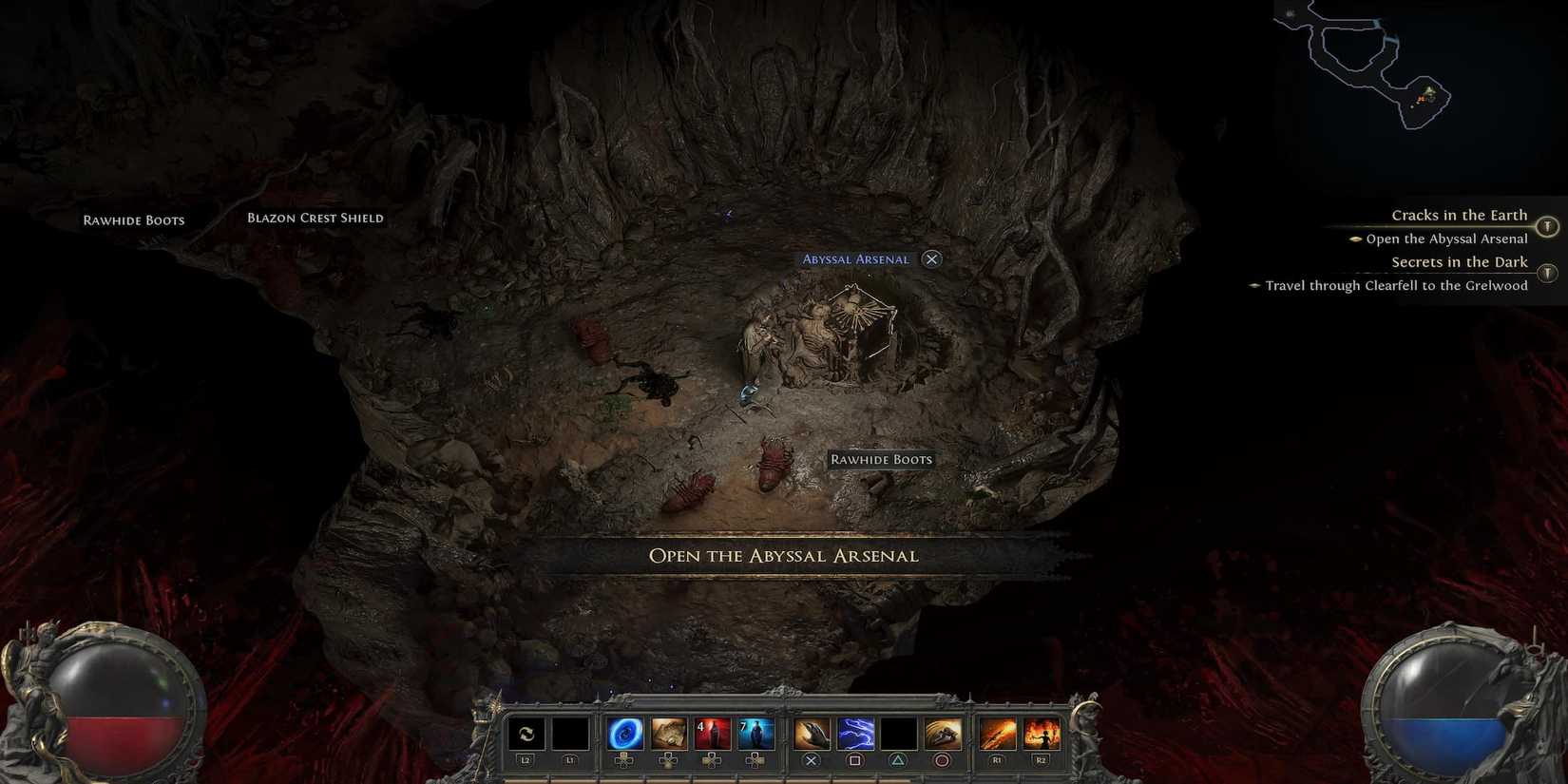Image resolution: width=1568 pixels, height=784 pixels.
Task: Activate the blue portal skill icon
Action: click(624, 732)
